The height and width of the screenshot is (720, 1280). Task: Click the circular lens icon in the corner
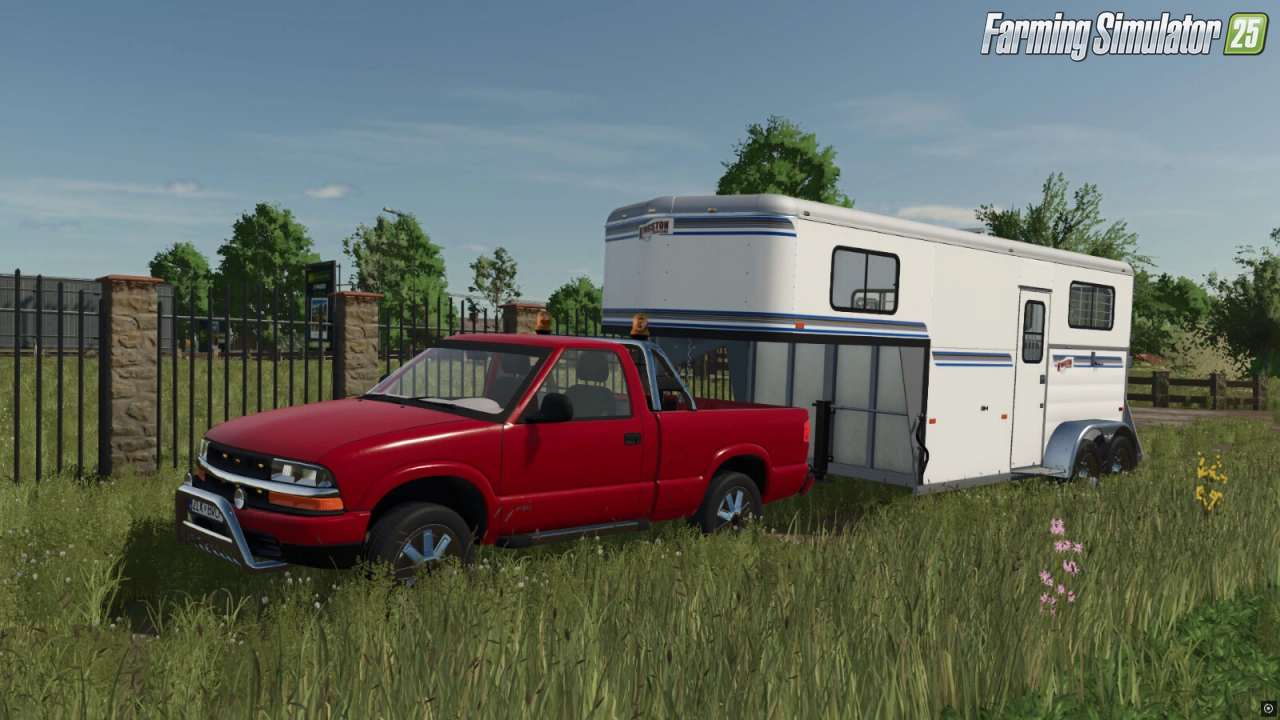[x=1268, y=708]
